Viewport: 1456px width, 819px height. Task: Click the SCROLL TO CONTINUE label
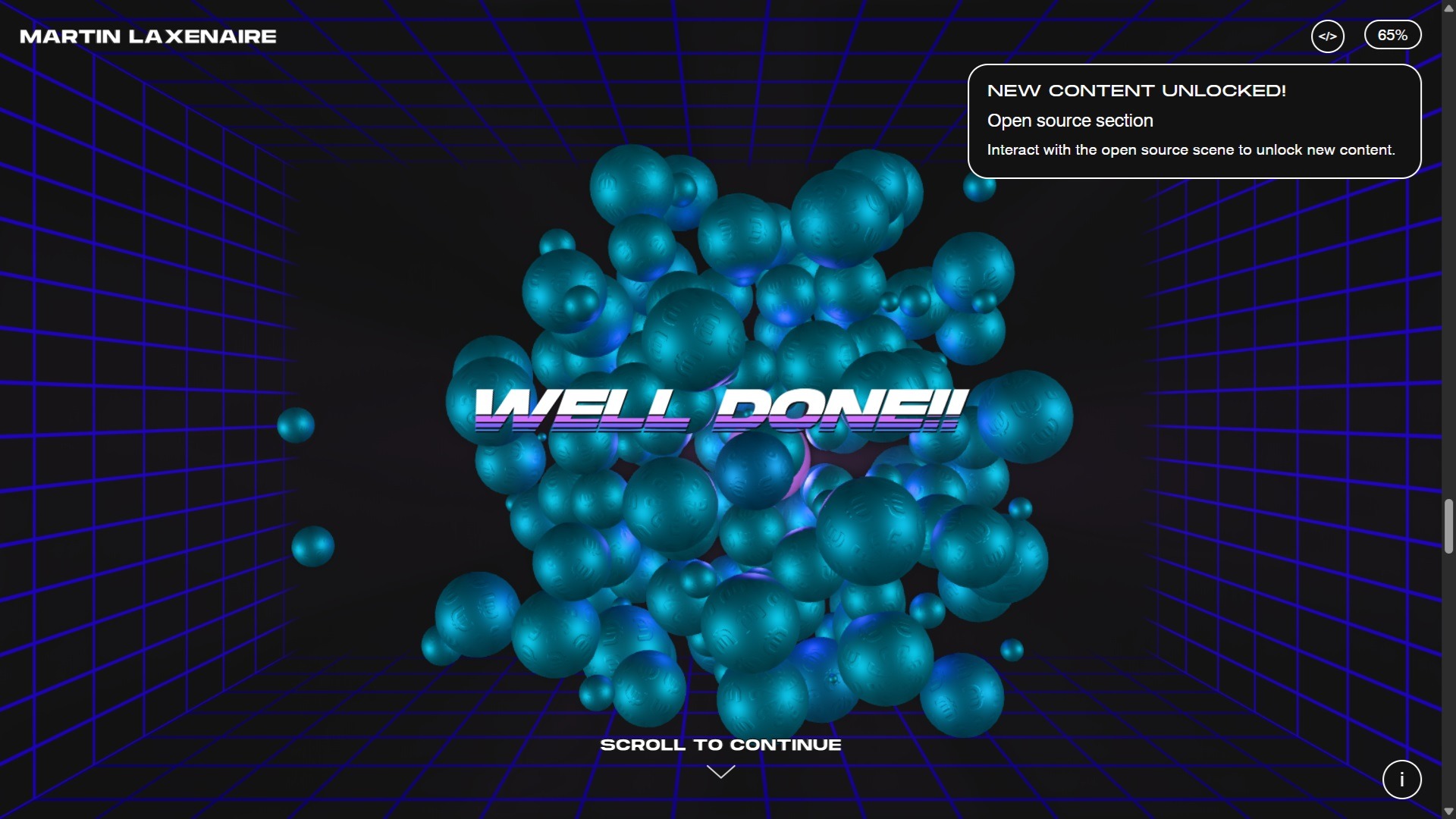[x=721, y=745]
